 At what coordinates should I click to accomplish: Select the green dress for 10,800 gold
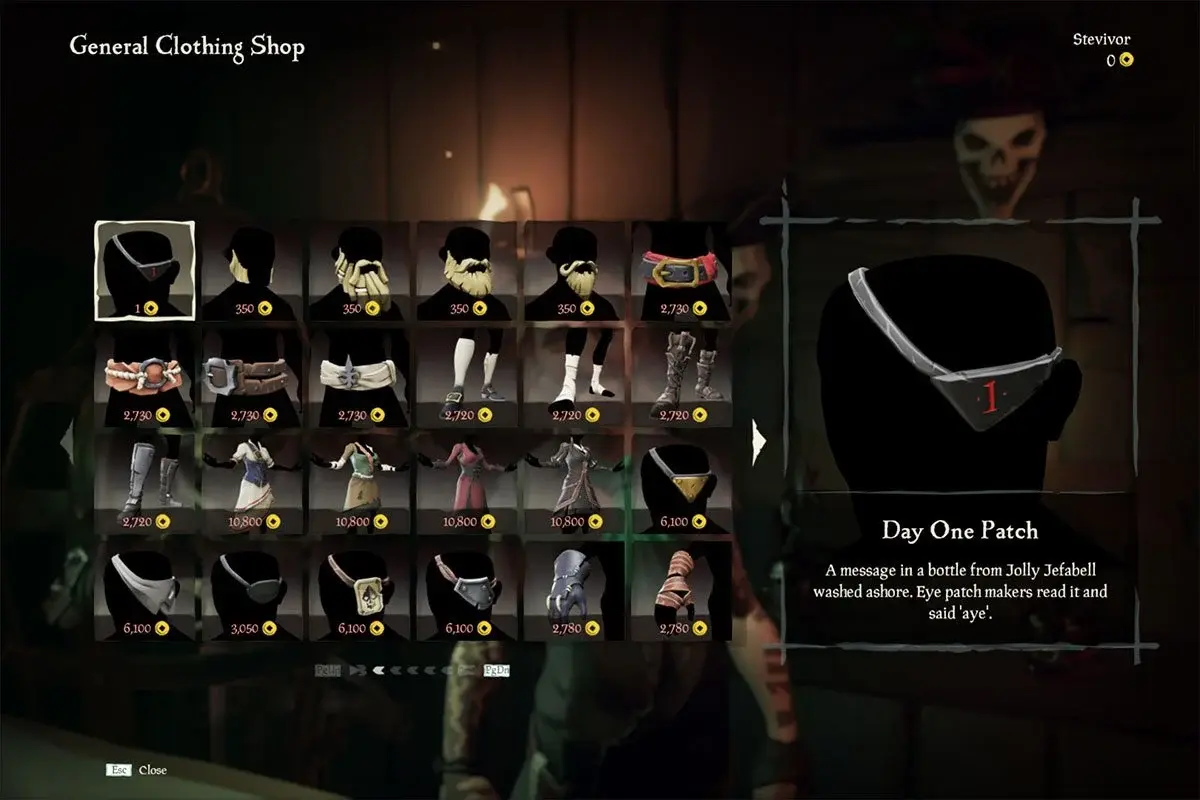(359, 484)
